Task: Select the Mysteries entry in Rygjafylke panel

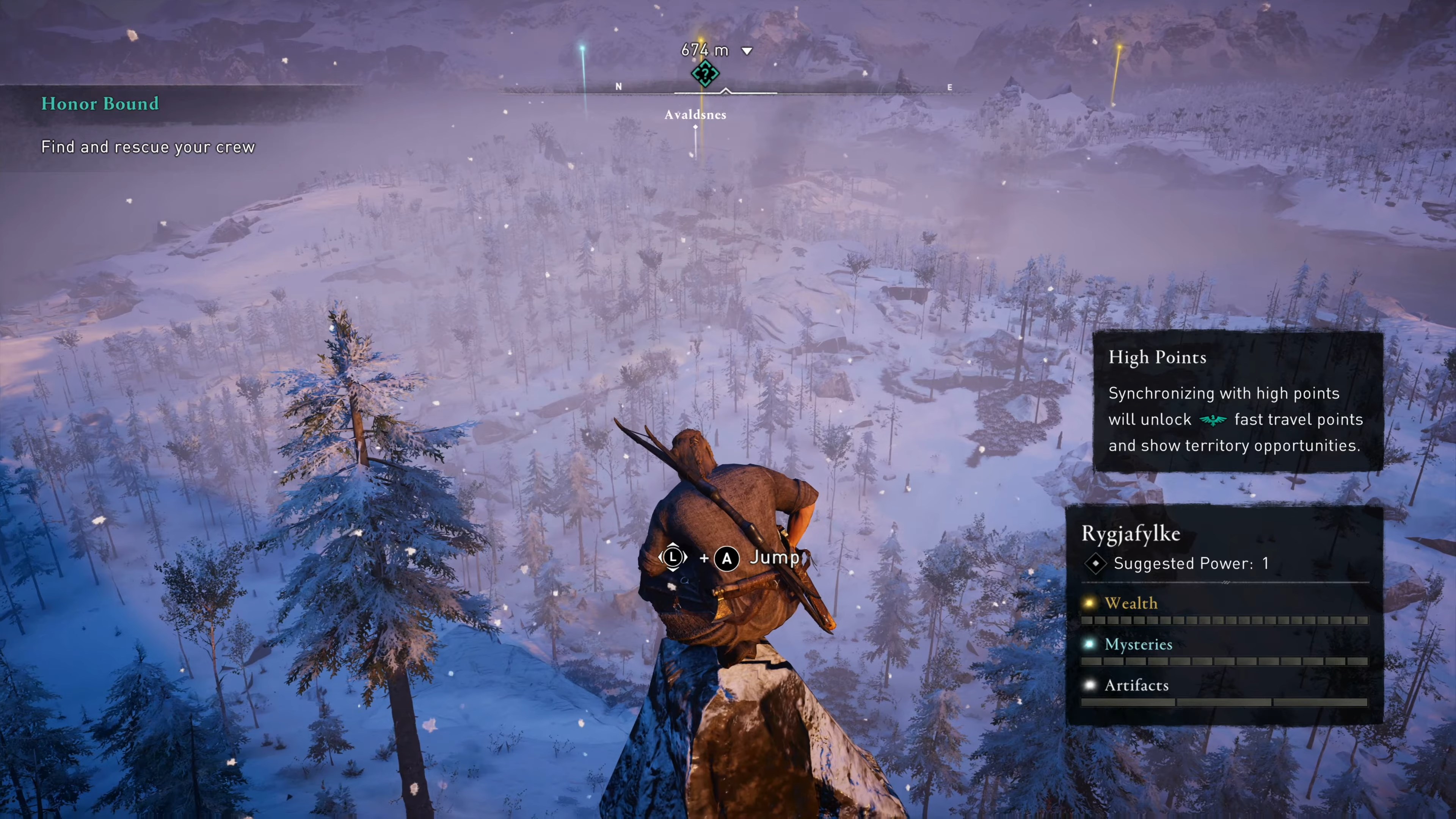Action: (x=1138, y=645)
